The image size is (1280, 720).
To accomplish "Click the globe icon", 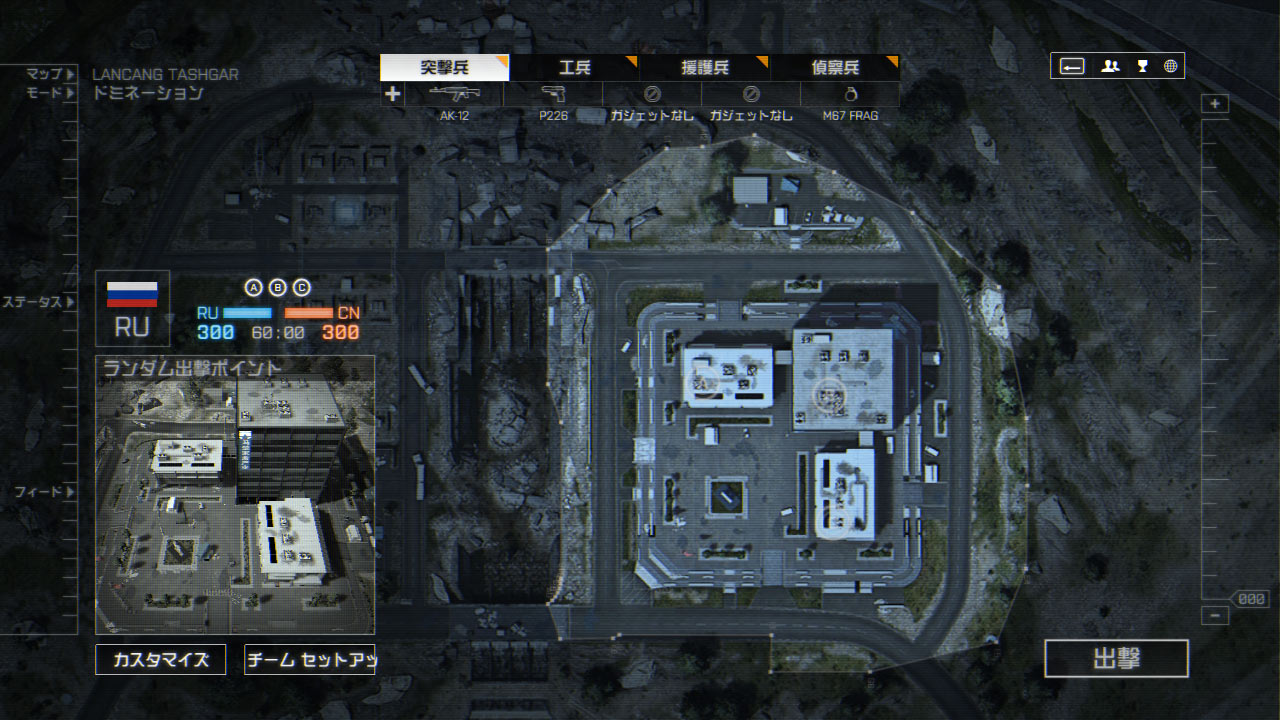I will (1171, 67).
